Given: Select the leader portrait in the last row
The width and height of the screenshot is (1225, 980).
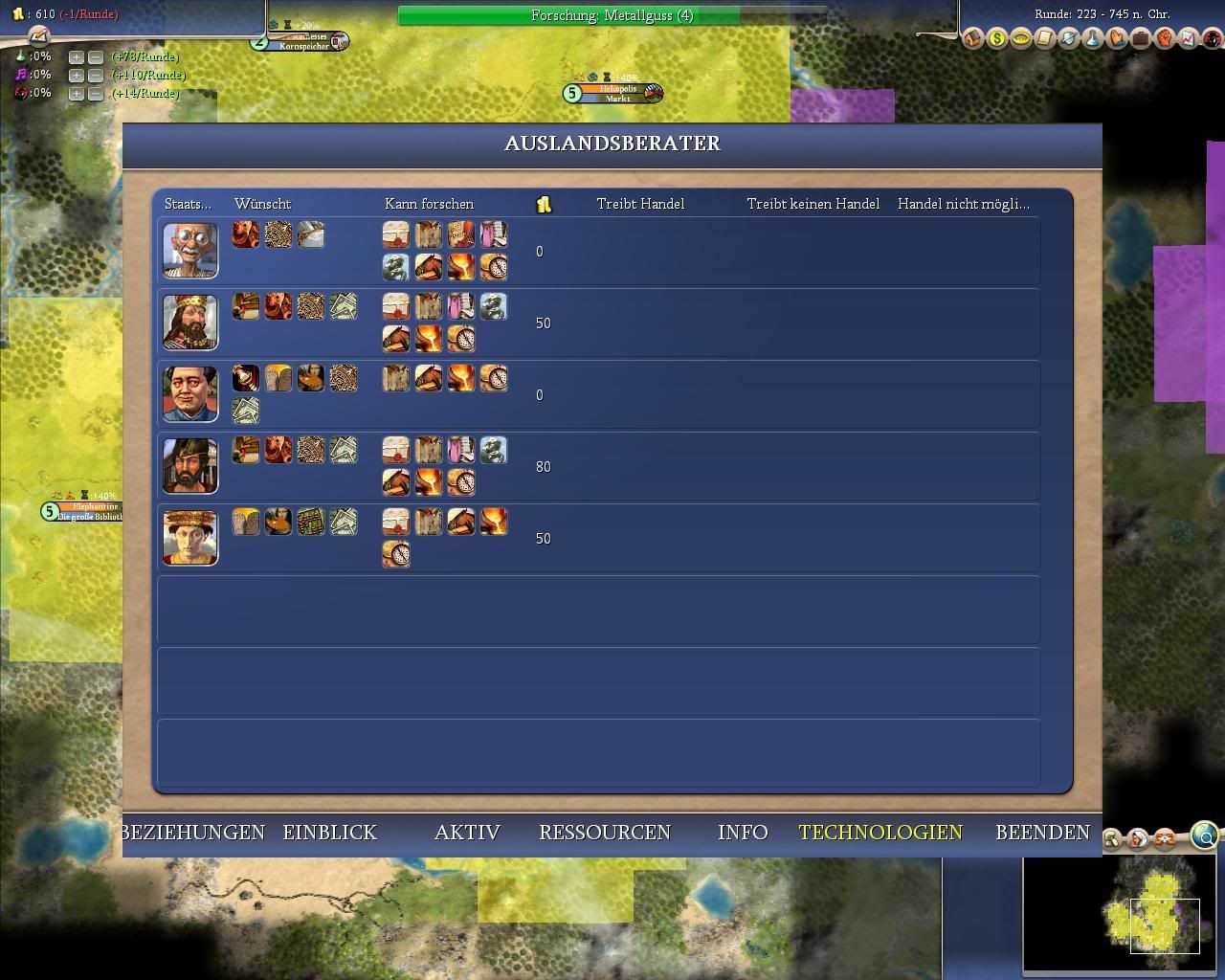Looking at the screenshot, I should (190, 538).
